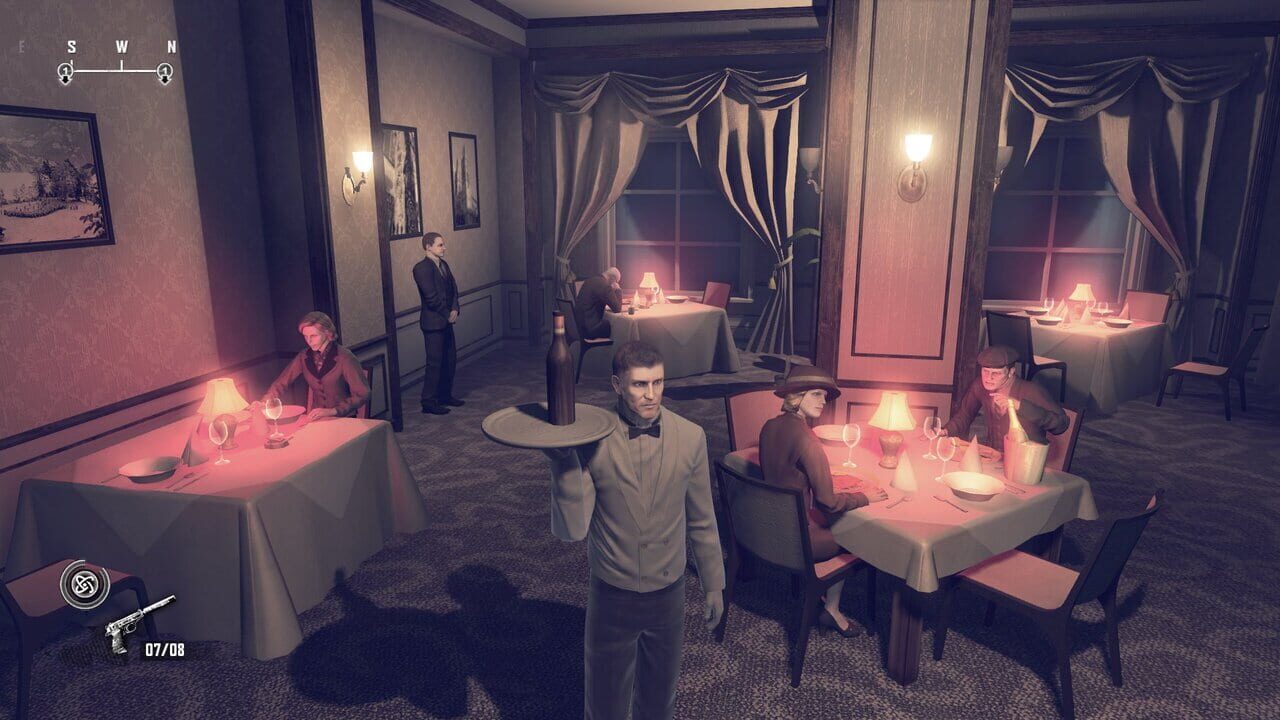Image resolution: width=1280 pixels, height=720 pixels.
Task: Click the right objective pin on the compass
Action: point(164,71)
